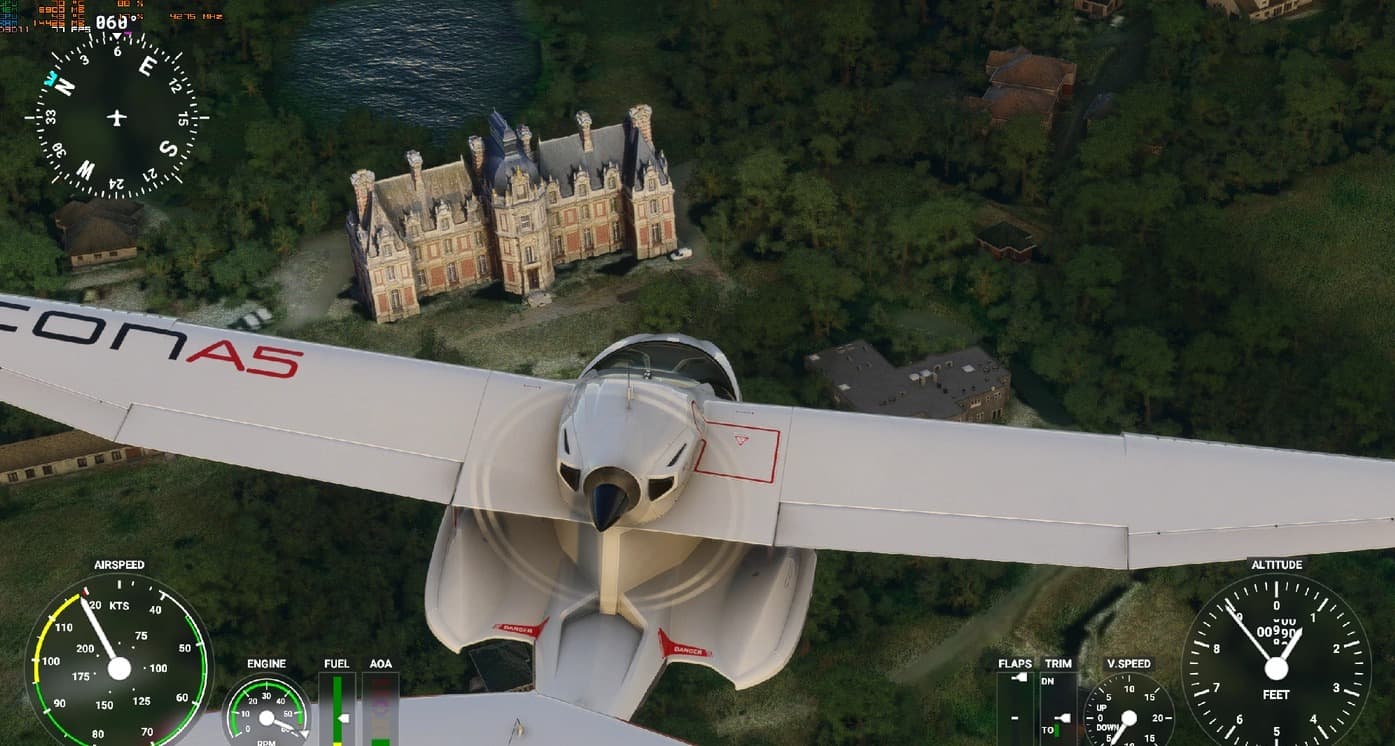Toggle the TO takeoff trim marker
Image resolution: width=1395 pixels, height=746 pixels.
[1049, 730]
